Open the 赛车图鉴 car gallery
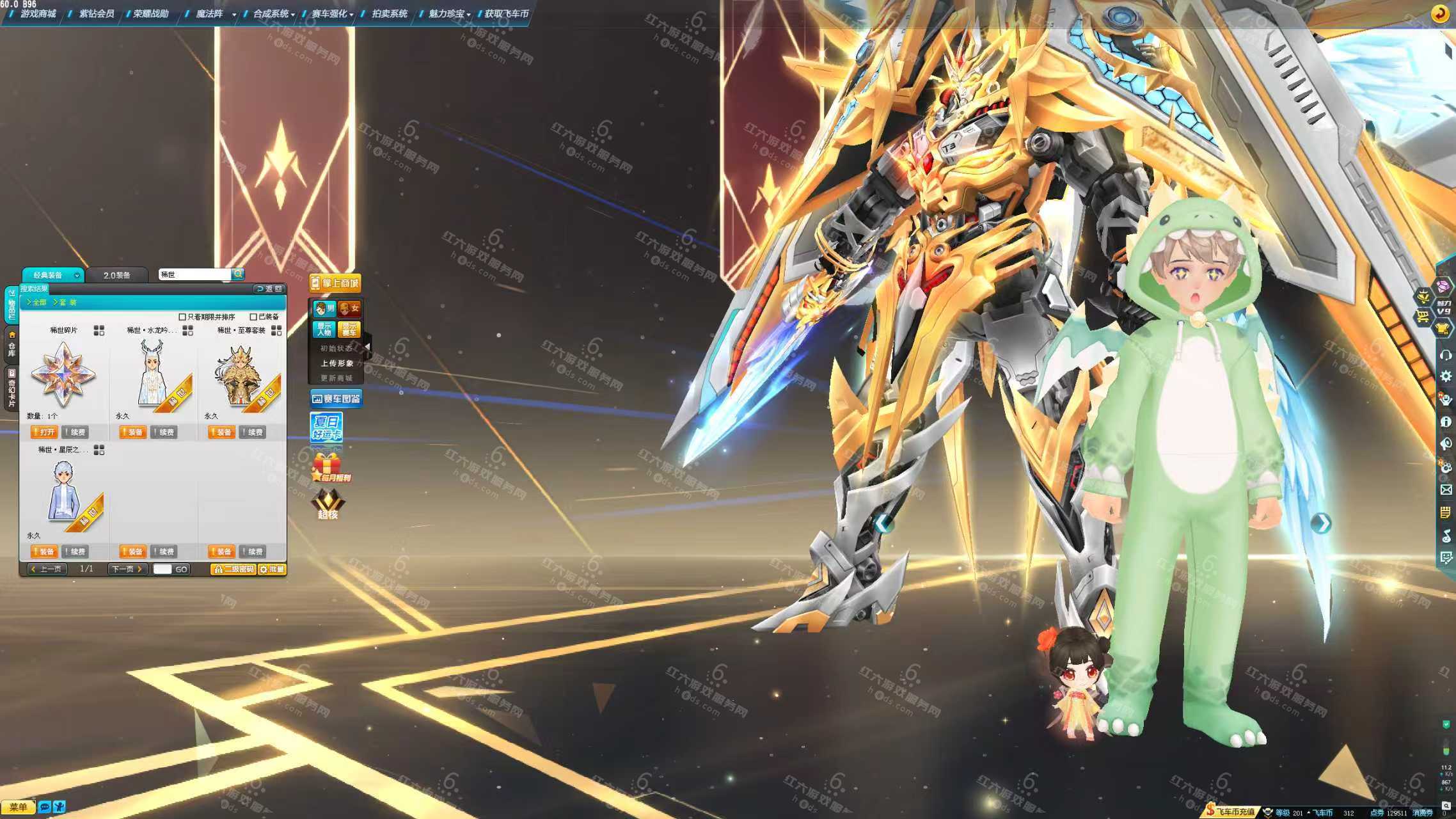Viewport: 1456px width, 819px height. pyautogui.click(x=336, y=399)
